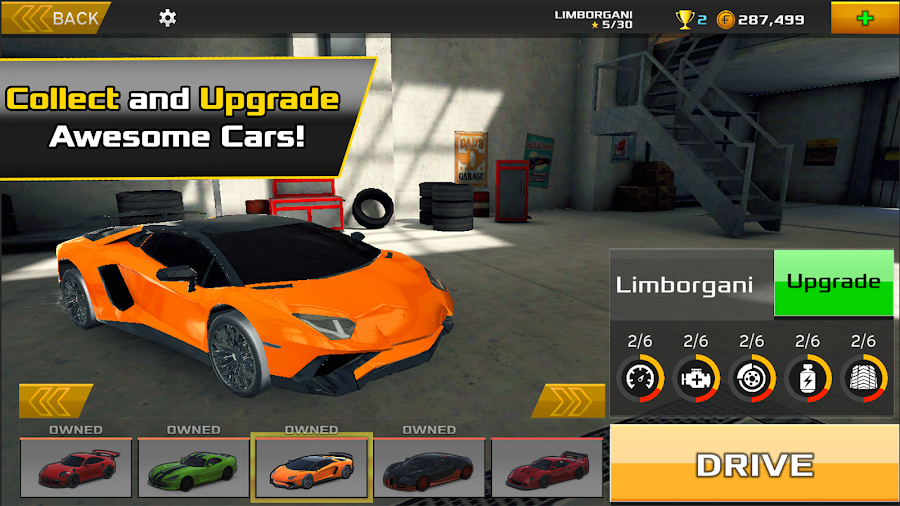The image size is (900, 506).
Task: Open settings via the gear icon
Action: pyautogui.click(x=168, y=18)
